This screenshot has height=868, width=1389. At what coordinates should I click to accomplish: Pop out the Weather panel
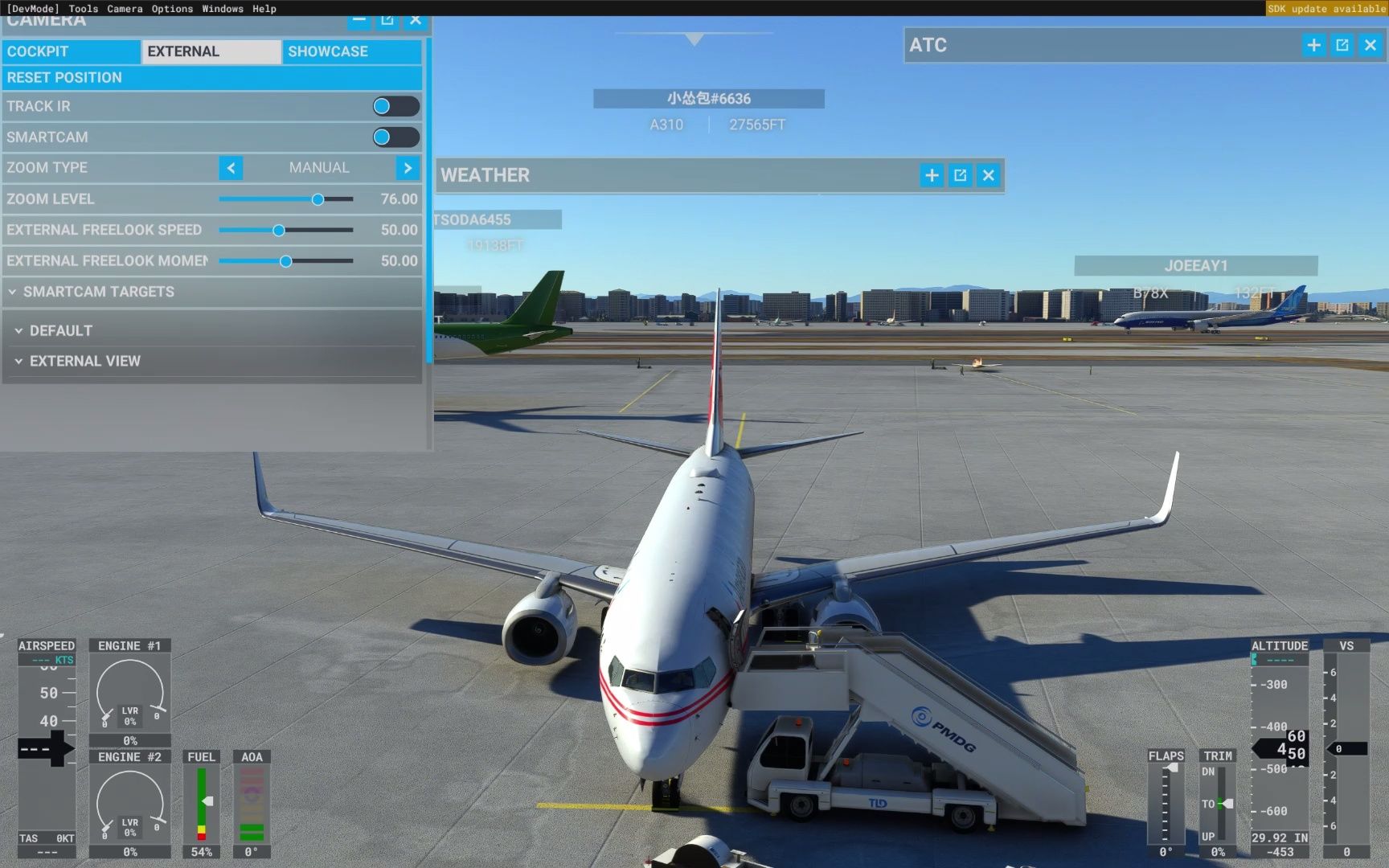click(960, 174)
